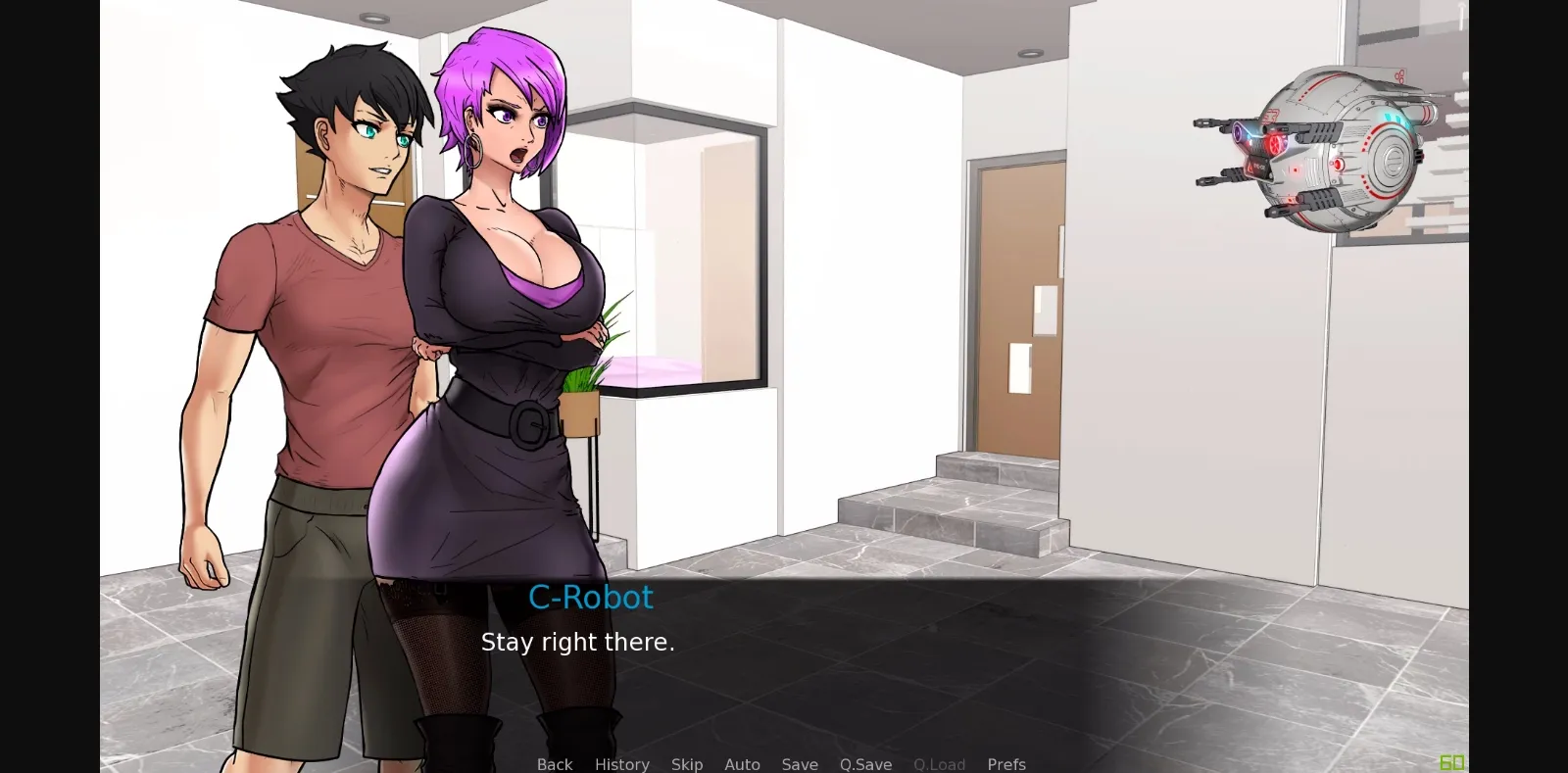Click the line 'Stay right there.'
The height and width of the screenshot is (773, 1568).
click(x=578, y=643)
